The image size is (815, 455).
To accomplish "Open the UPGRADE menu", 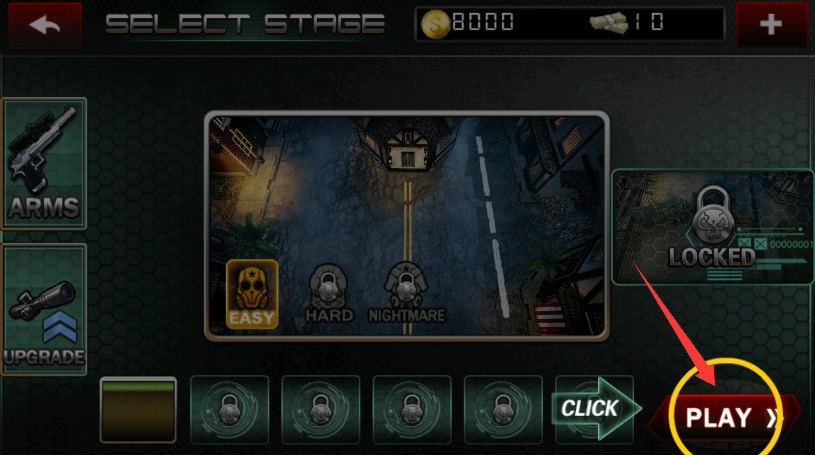I will coord(43,309).
